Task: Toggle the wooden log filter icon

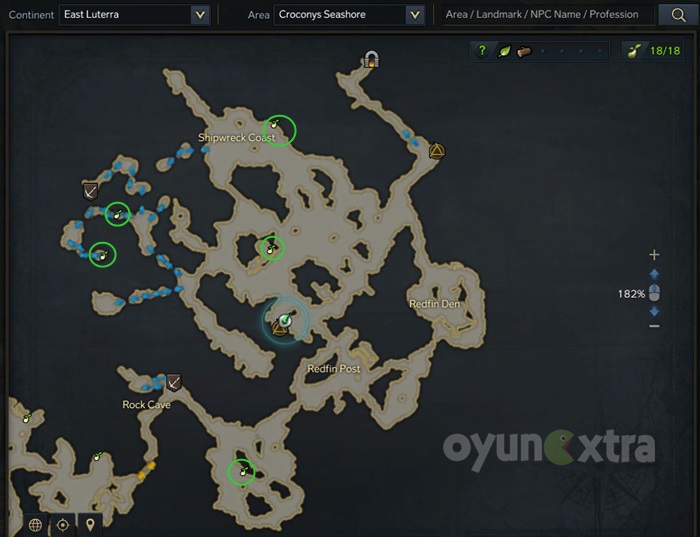Action: [x=524, y=51]
